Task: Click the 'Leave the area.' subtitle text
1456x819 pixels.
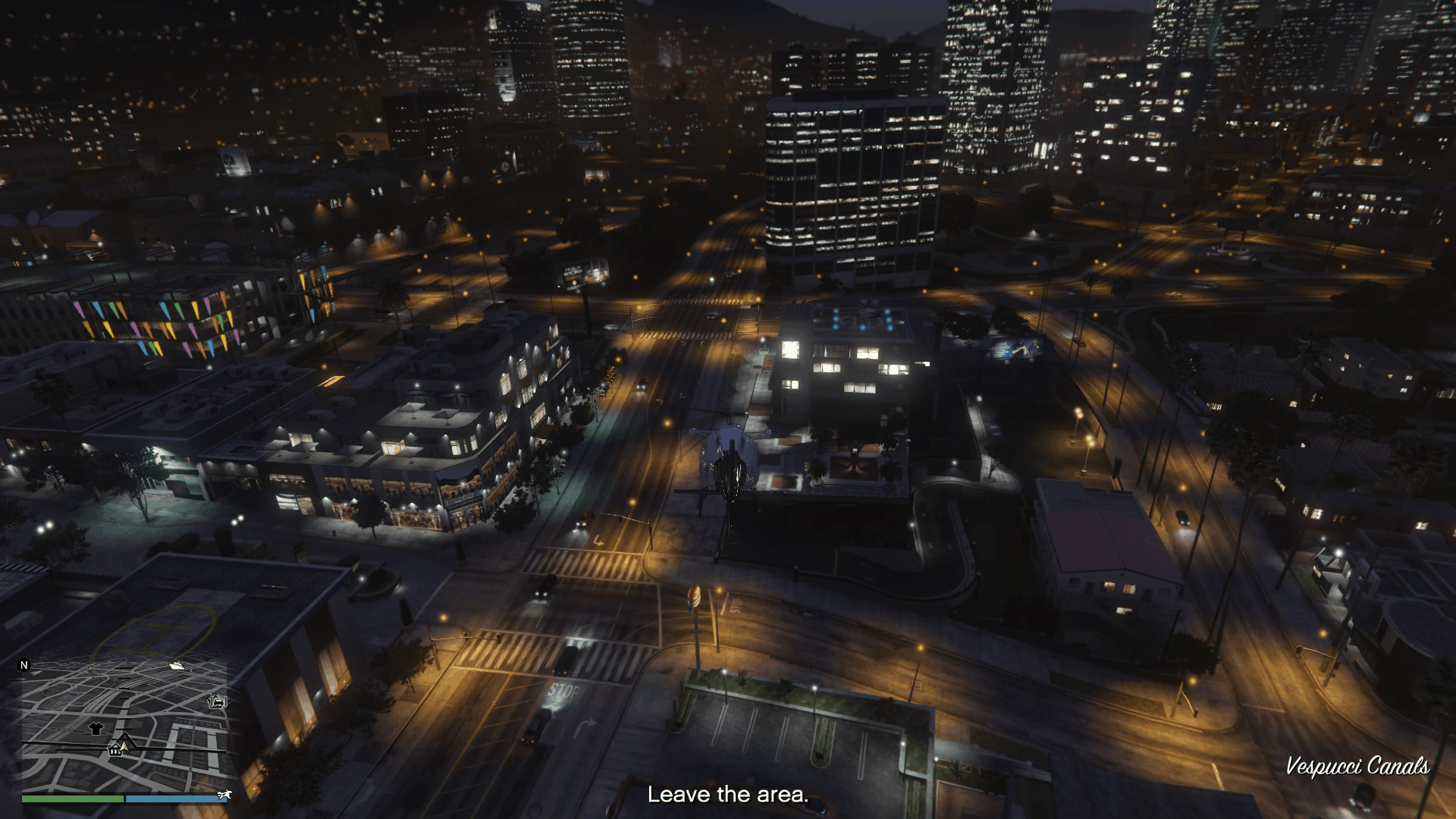Action: click(729, 795)
